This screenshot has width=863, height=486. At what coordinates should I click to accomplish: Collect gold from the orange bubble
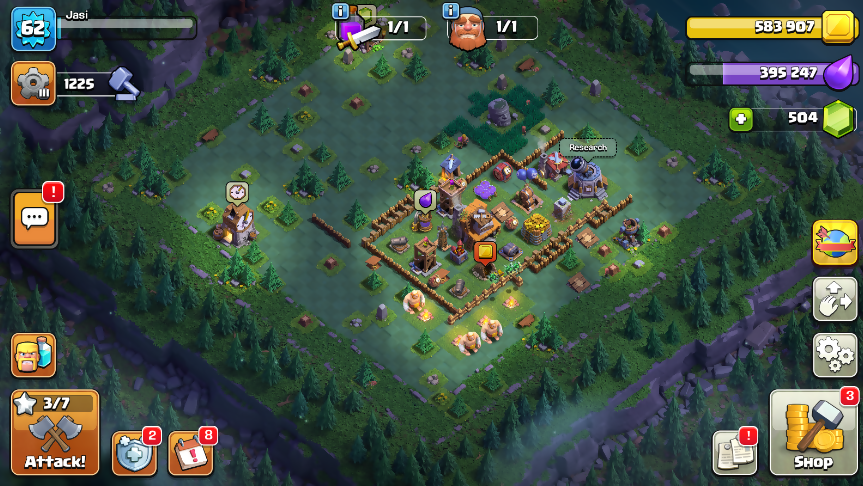tap(485, 252)
